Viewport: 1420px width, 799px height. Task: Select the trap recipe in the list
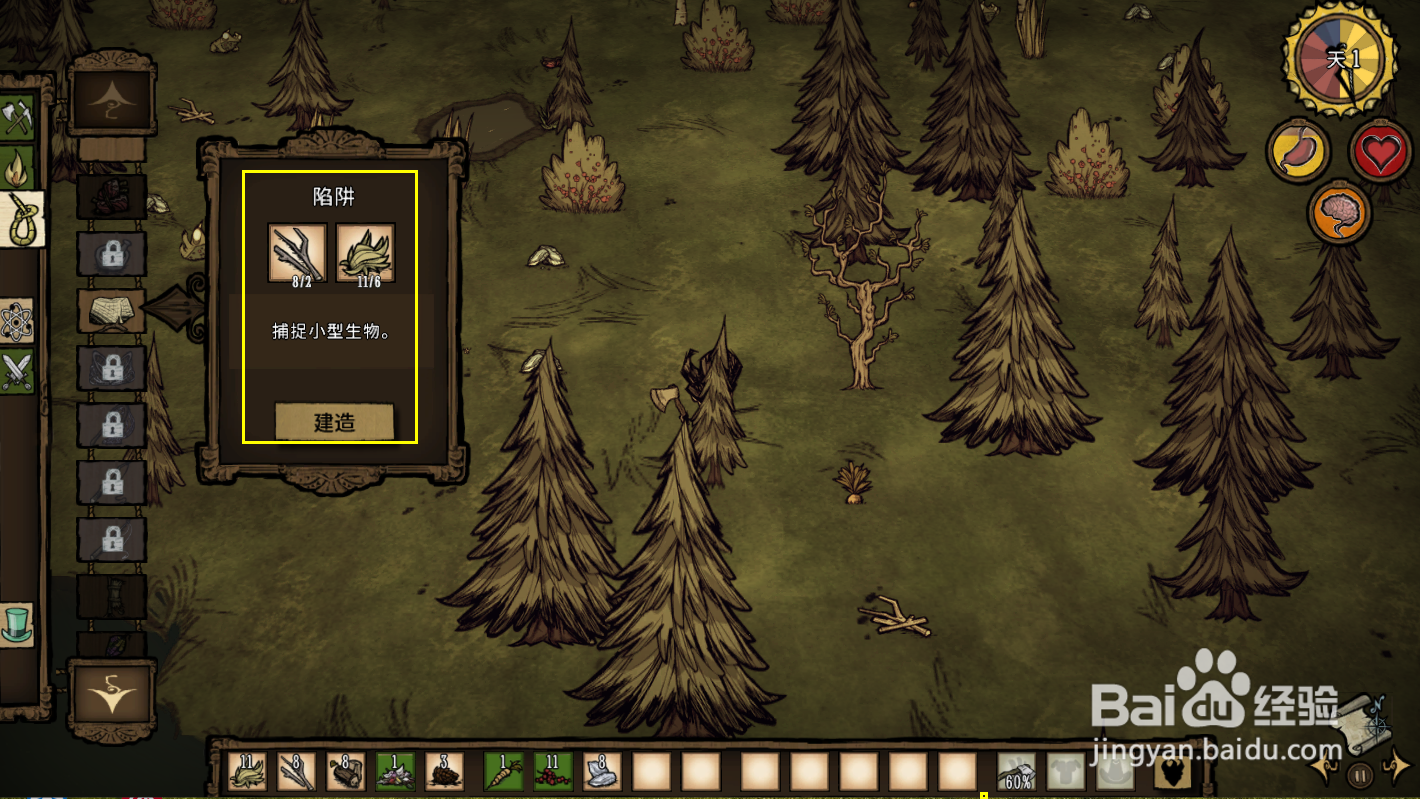pyautogui.click(x=112, y=311)
